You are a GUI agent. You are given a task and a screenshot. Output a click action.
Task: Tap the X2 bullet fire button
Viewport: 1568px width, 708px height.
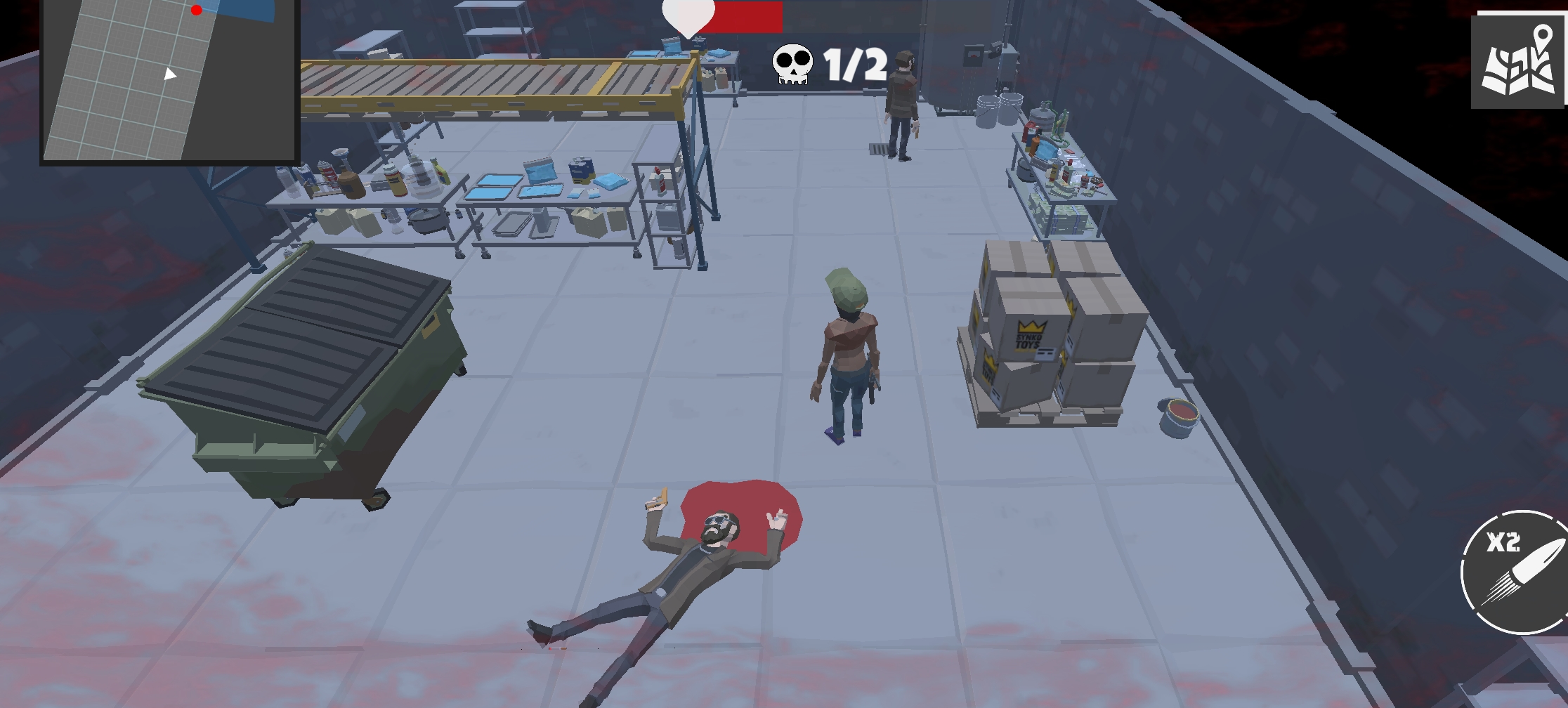pyautogui.click(x=1516, y=572)
